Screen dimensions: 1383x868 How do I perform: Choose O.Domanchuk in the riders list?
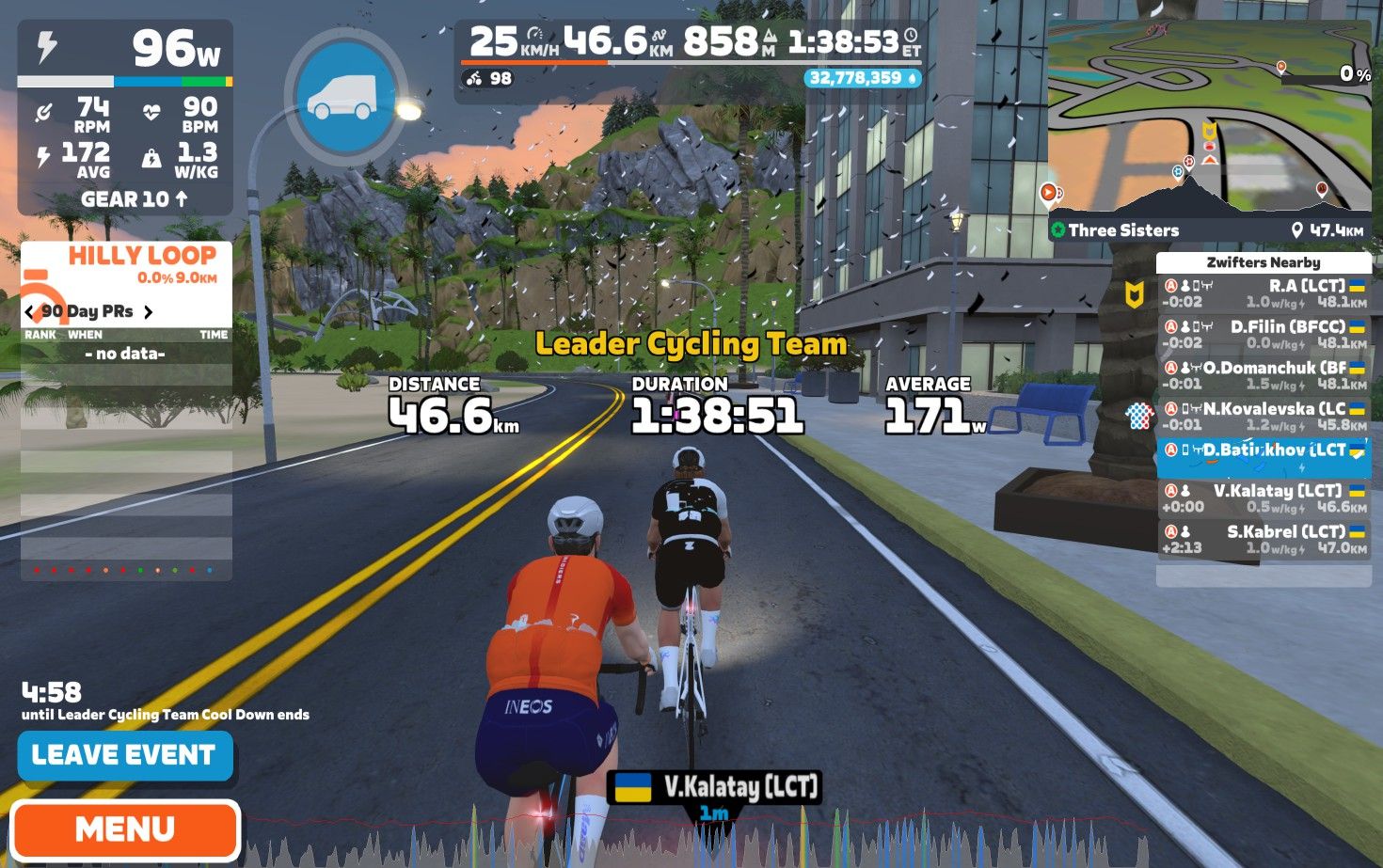1263,375
